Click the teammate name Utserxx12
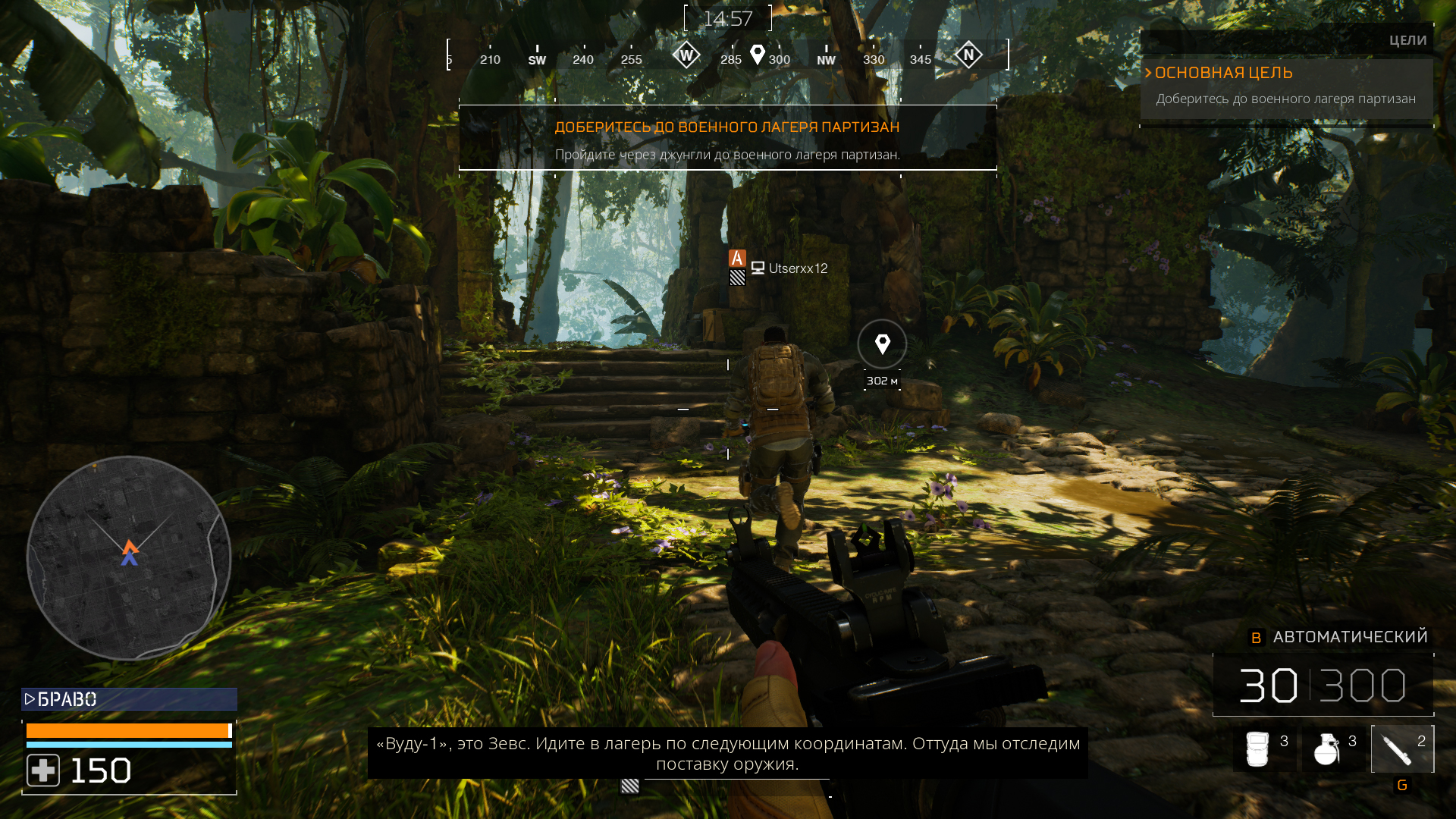Screen dimensions: 1456x819 click(798, 268)
